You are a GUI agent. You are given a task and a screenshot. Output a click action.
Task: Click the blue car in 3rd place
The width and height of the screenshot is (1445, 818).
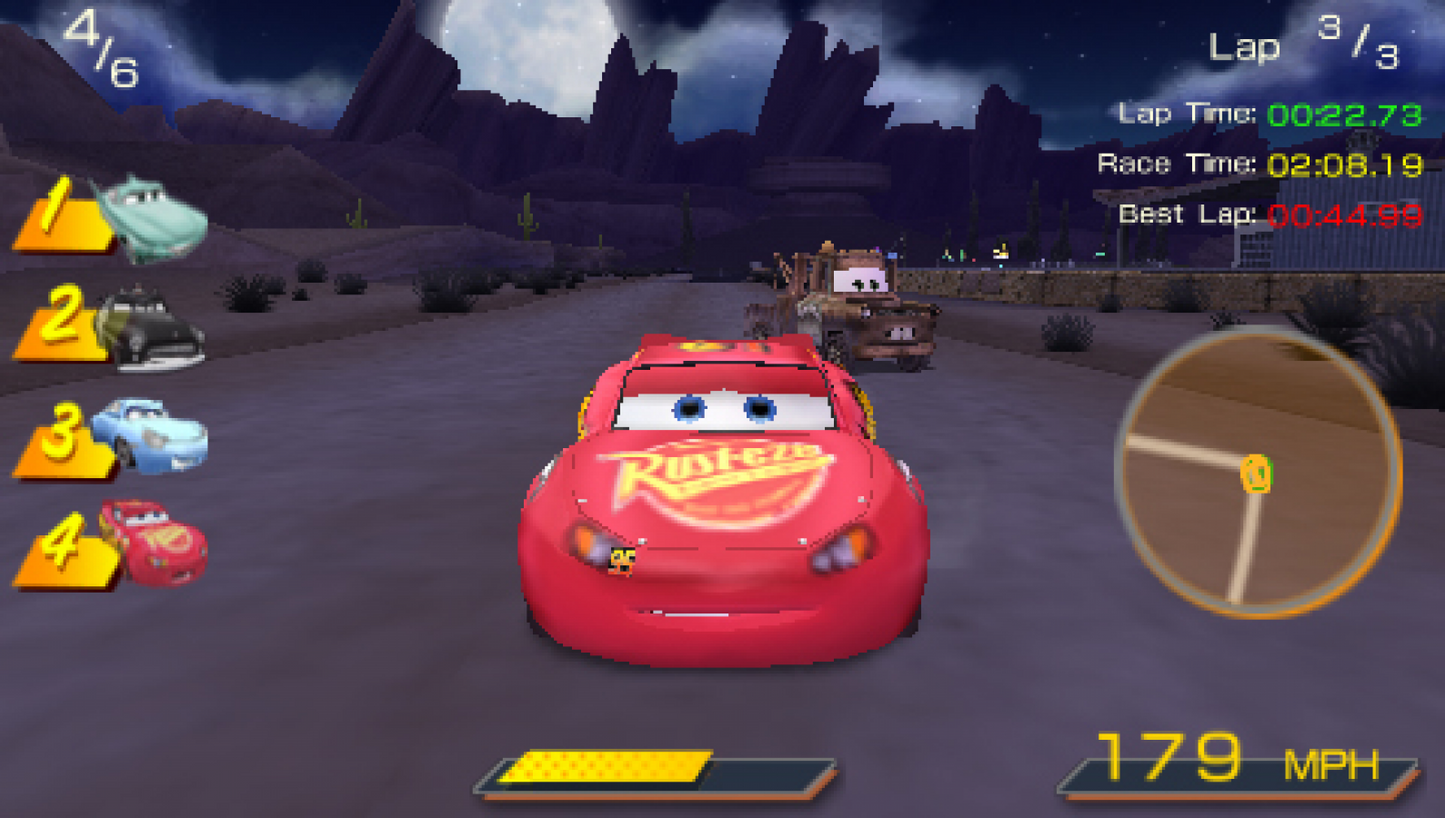pos(158,438)
